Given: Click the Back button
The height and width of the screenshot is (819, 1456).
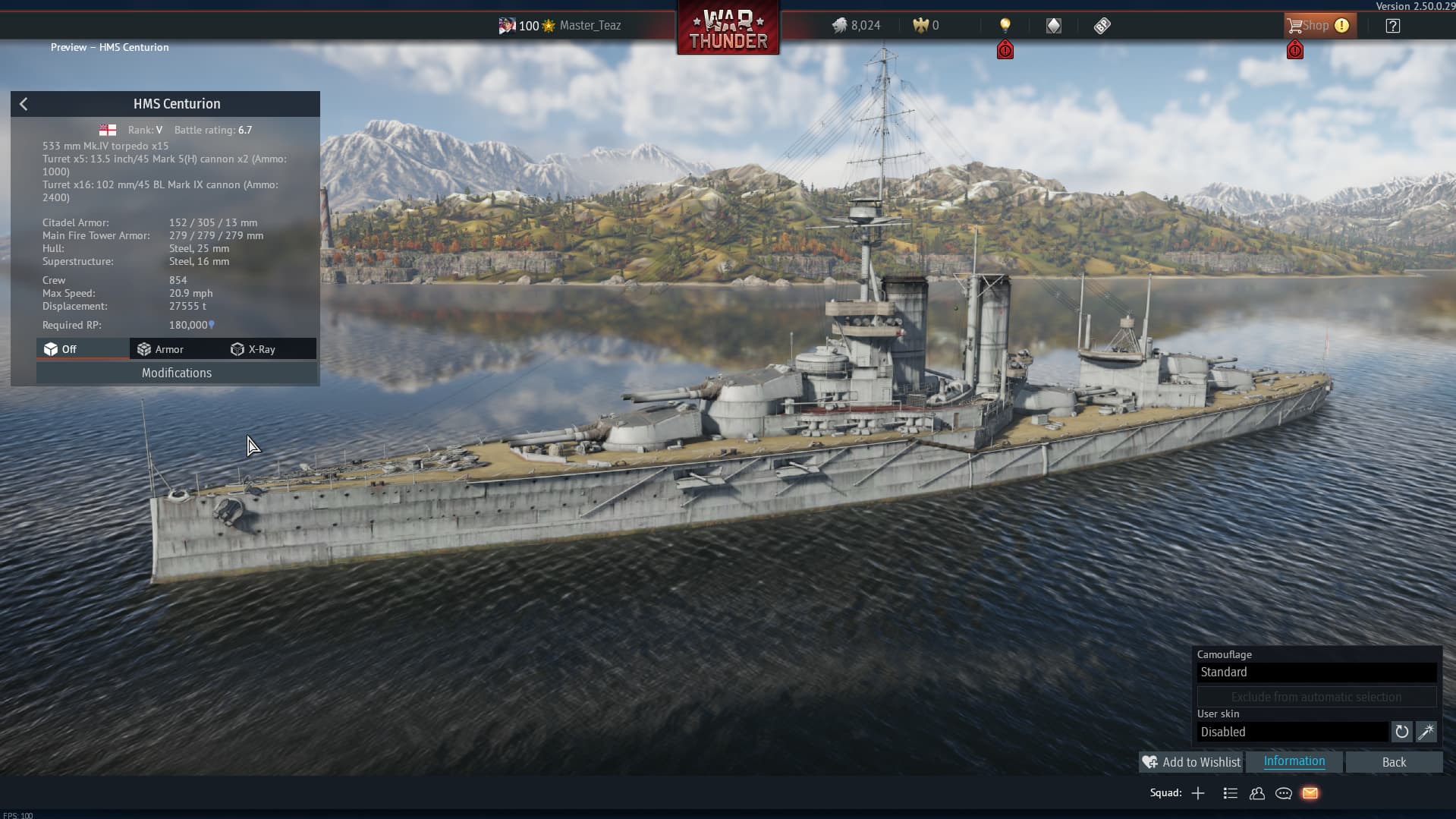Looking at the screenshot, I should 1393,762.
